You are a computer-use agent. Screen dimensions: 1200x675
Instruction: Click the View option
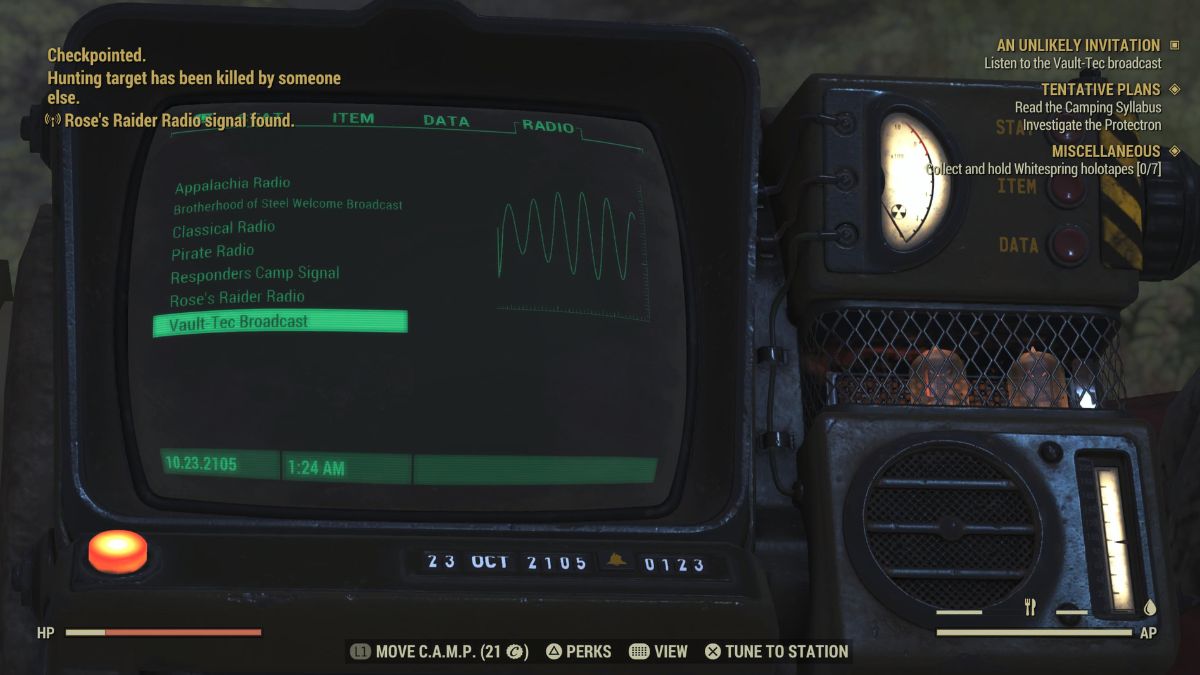[659, 651]
